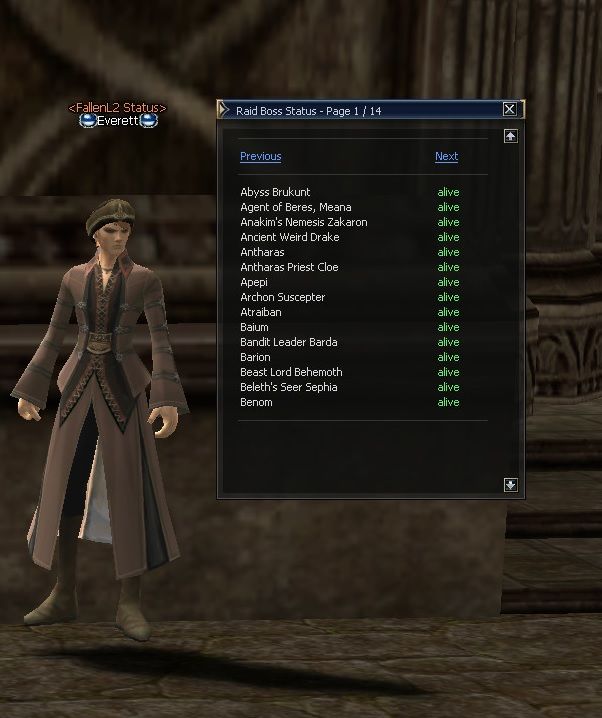Select the Ancient Weird Drake entry
This screenshot has height=718, width=602.
click(289, 237)
